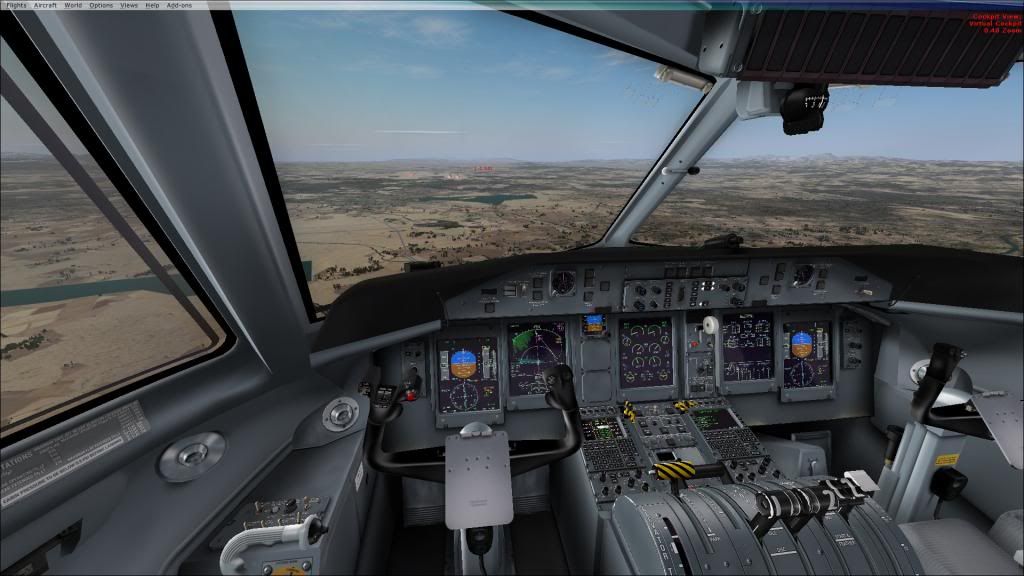Click the Add-ons menu

(x=179, y=5)
